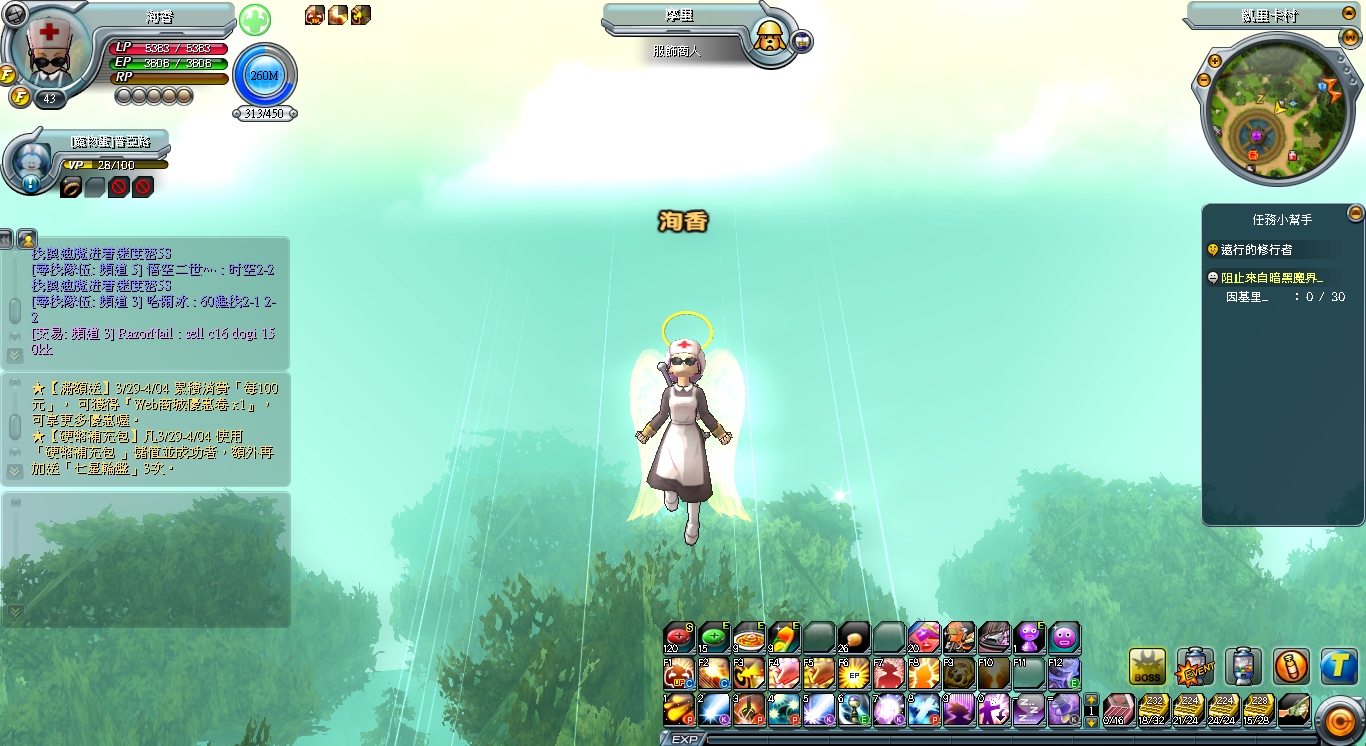Viewport: 1366px width, 746px height.
Task: Activate the sleeping Zzz skill
Action: 1029,709
